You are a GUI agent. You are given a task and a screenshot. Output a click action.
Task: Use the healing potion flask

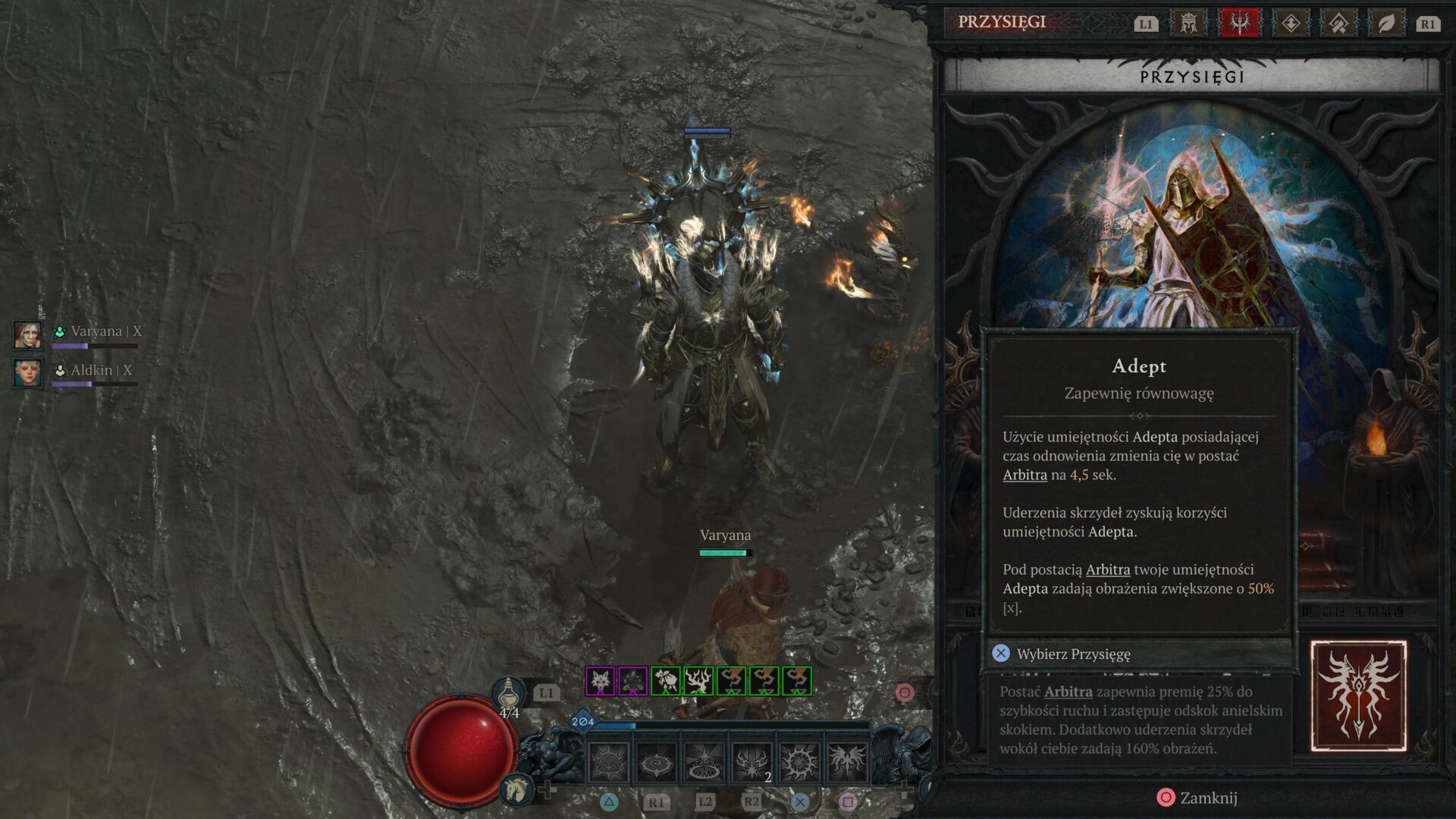[x=509, y=694]
